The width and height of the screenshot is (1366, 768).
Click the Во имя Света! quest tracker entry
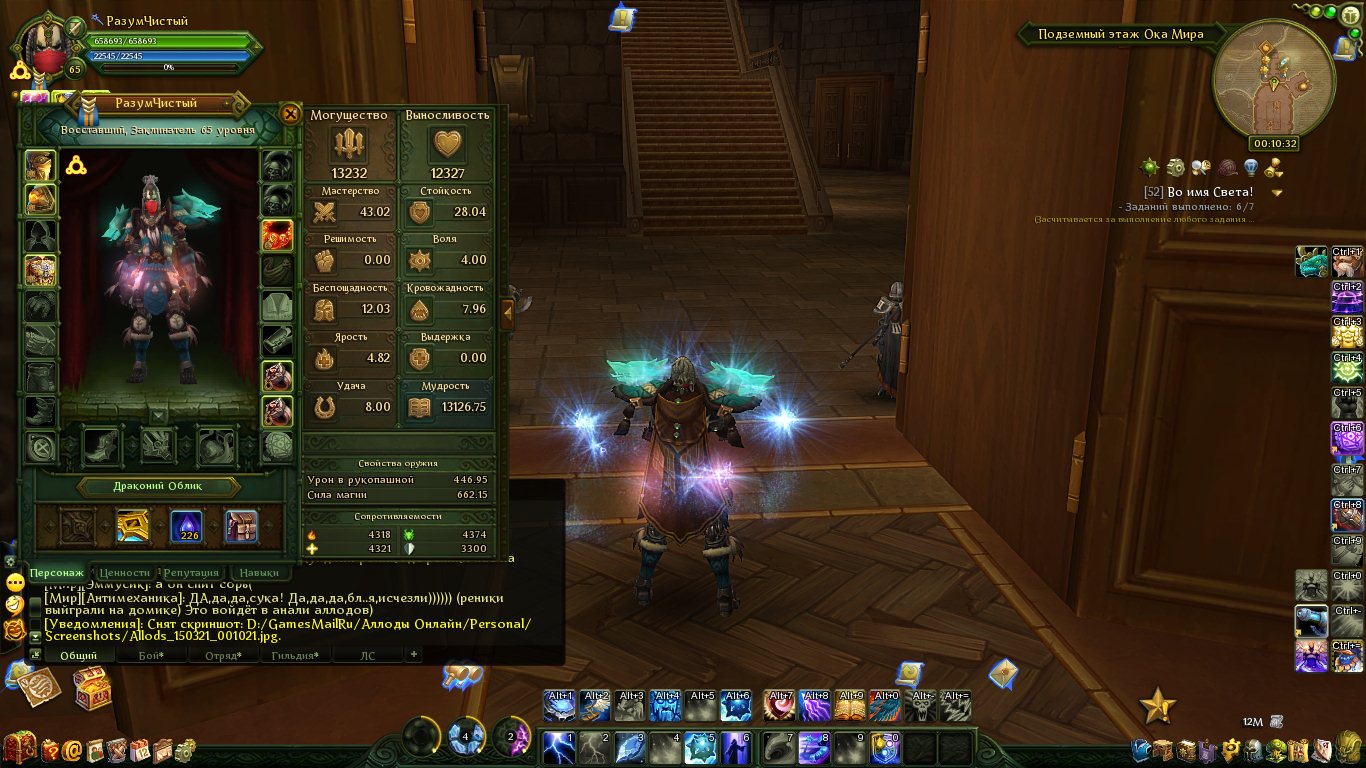pos(1198,191)
